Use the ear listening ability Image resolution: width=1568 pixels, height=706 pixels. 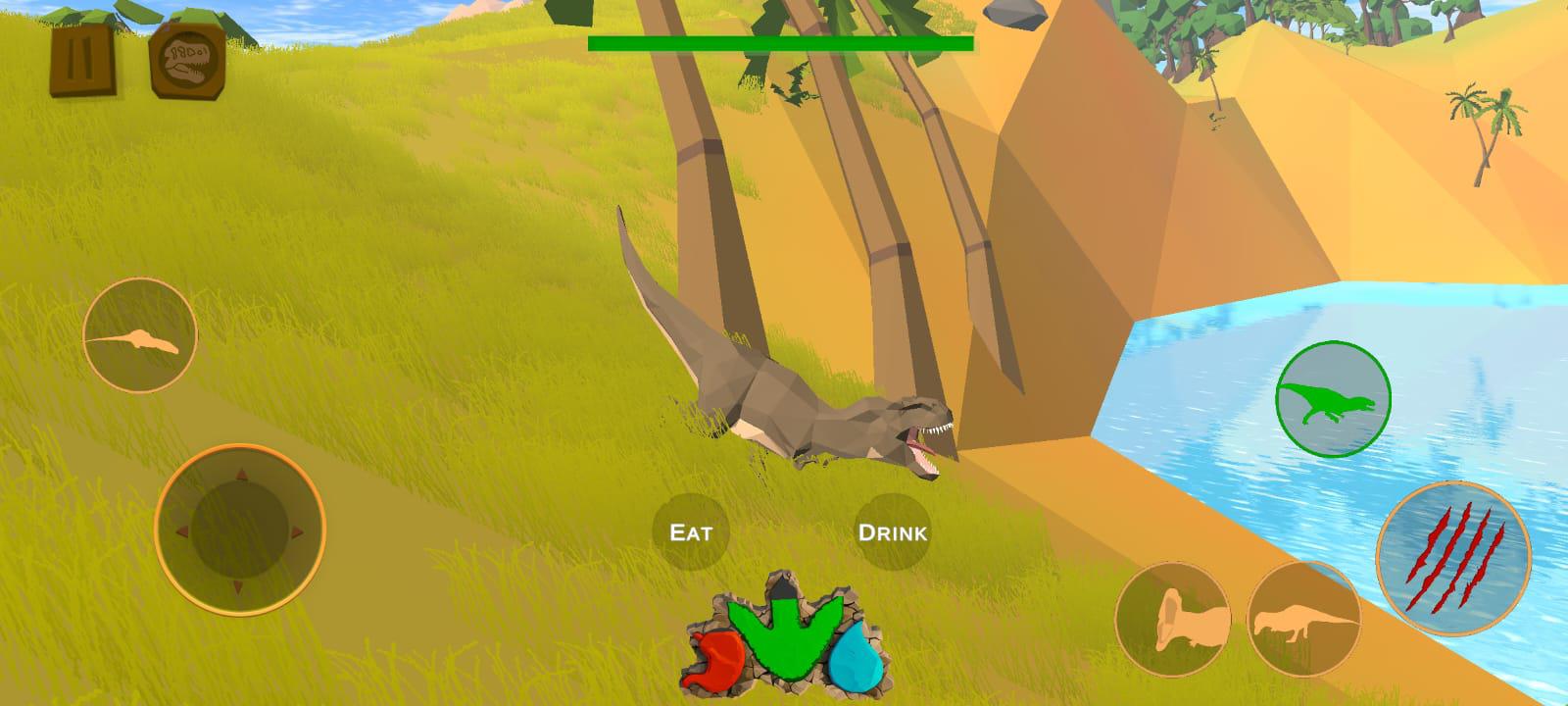(1172, 619)
